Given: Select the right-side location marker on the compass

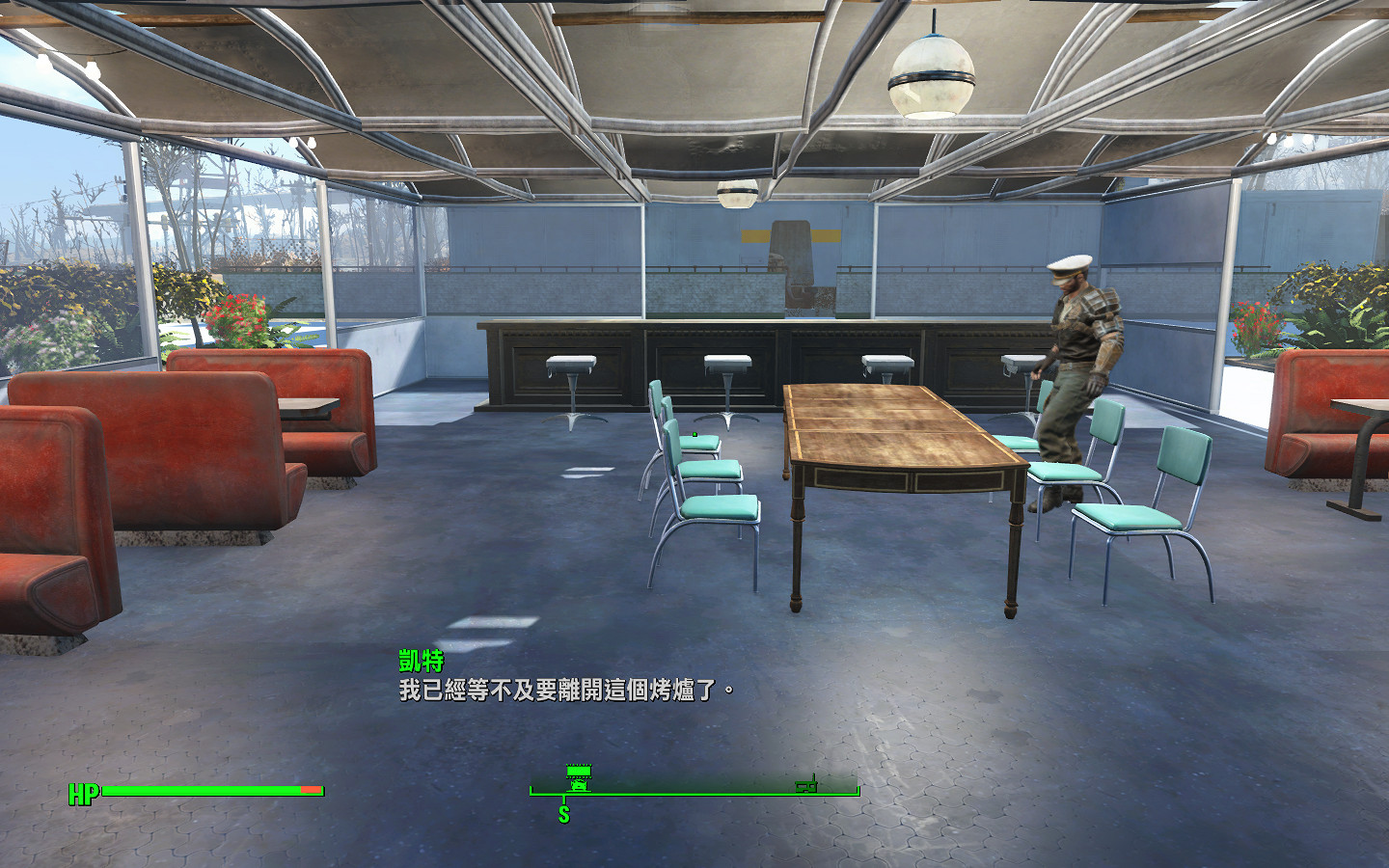Looking at the screenshot, I should 806,787.
